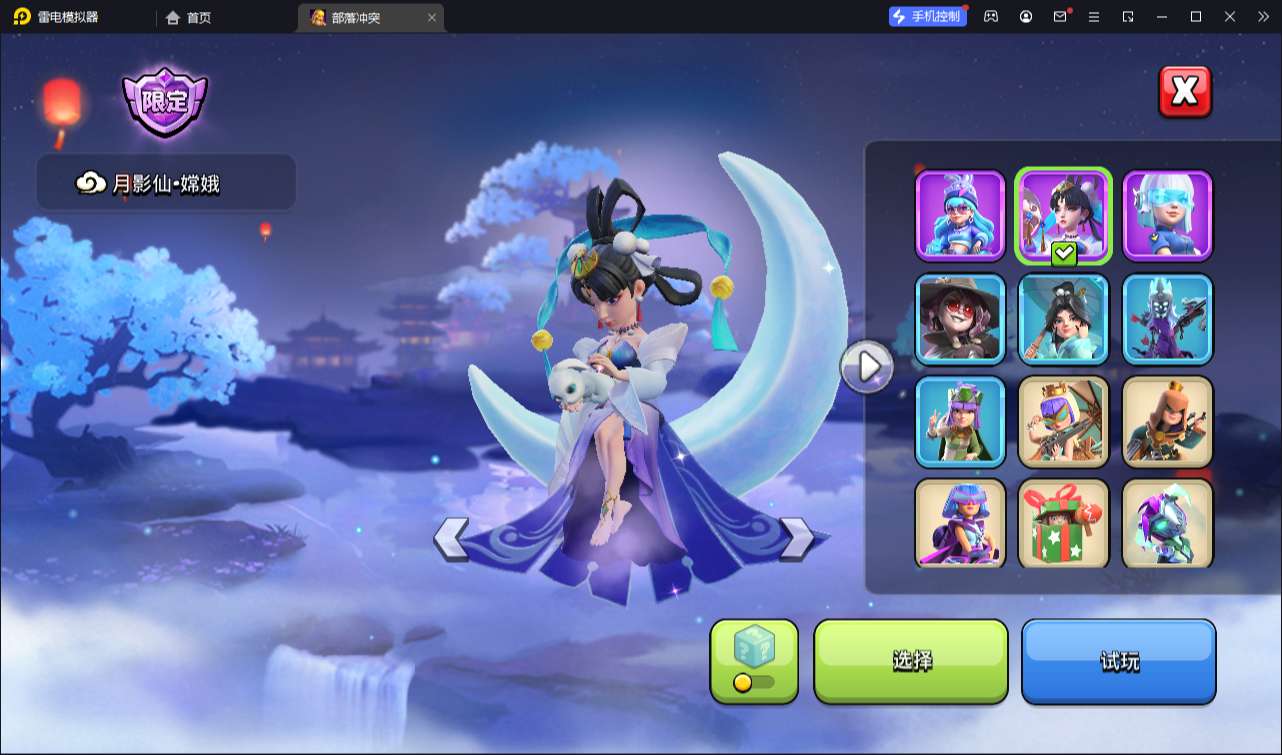Viewport: 1282px width, 755px height.
Task: Pick the gift box skin thumbnail
Action: click(1064, 524)
